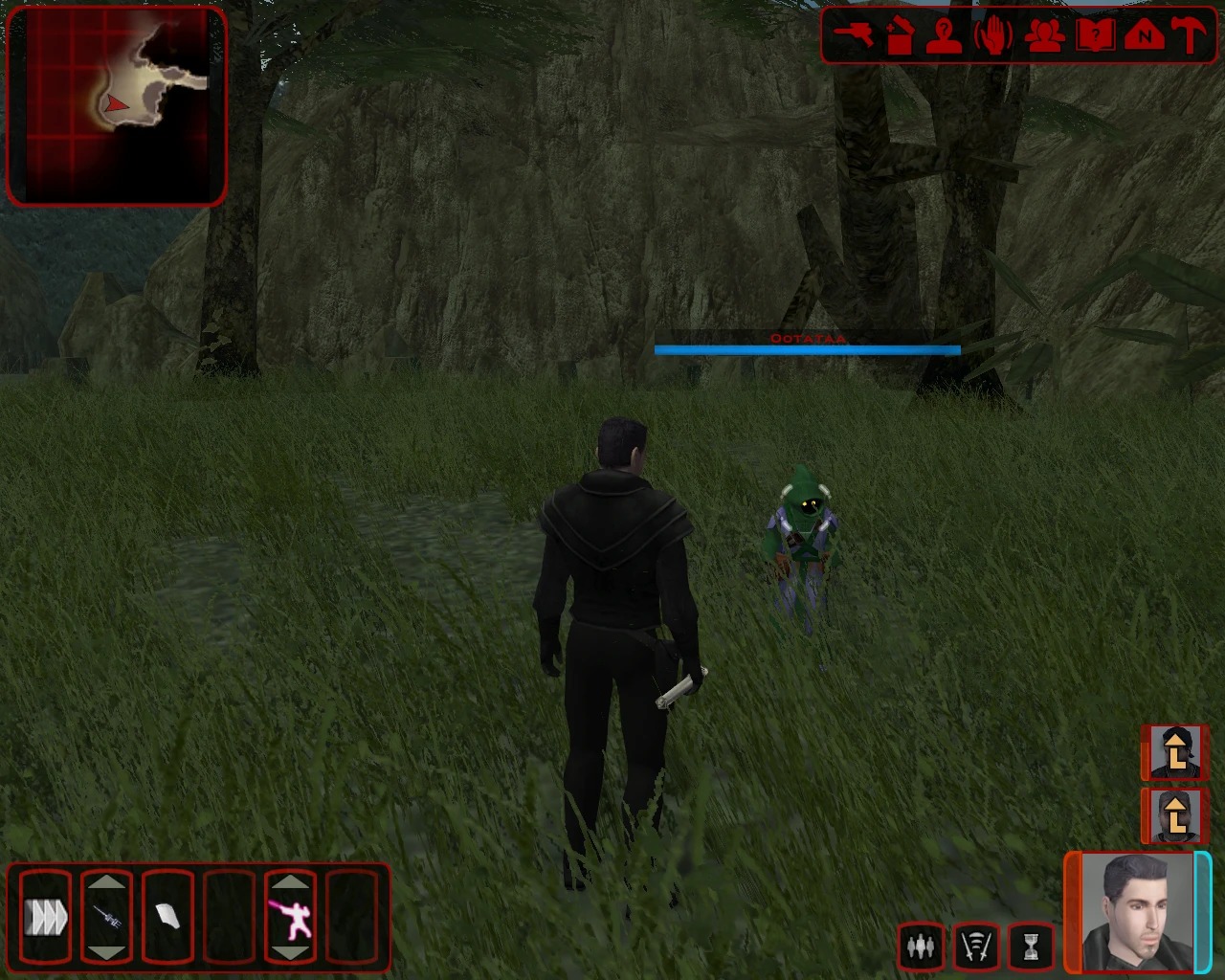Image resolution: width=1225 pixels, height=980 pixels.
Task: Open the Map screen with the N icon
Action: click(1145, 36)
